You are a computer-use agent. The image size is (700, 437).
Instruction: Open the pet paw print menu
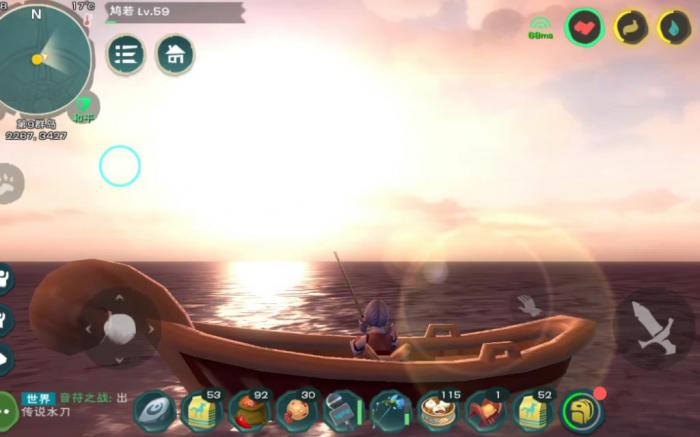tap(8, 184)
